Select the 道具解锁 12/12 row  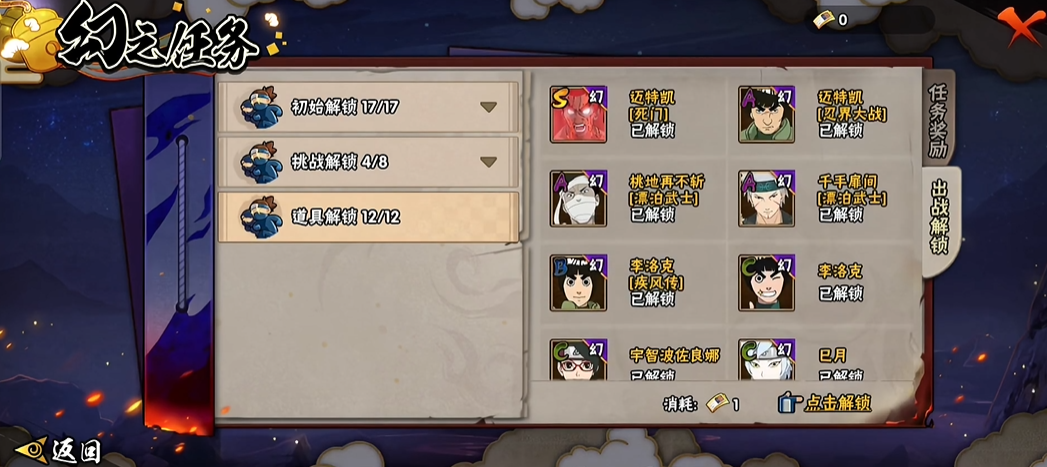[x=369, y=216]
